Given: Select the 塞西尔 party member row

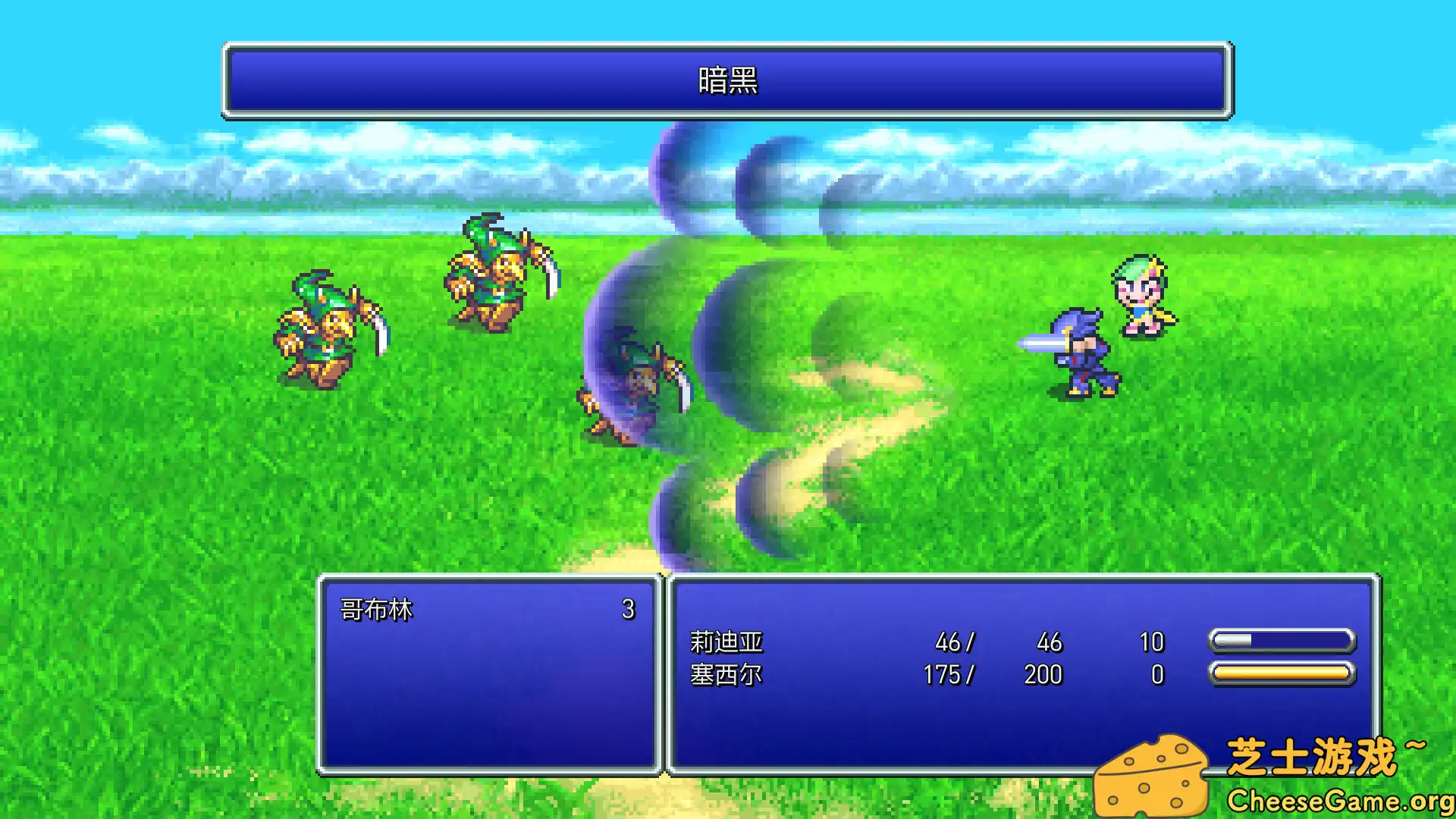Looking at the screenshot, I should pyautogui.click(x=728, y=675).
